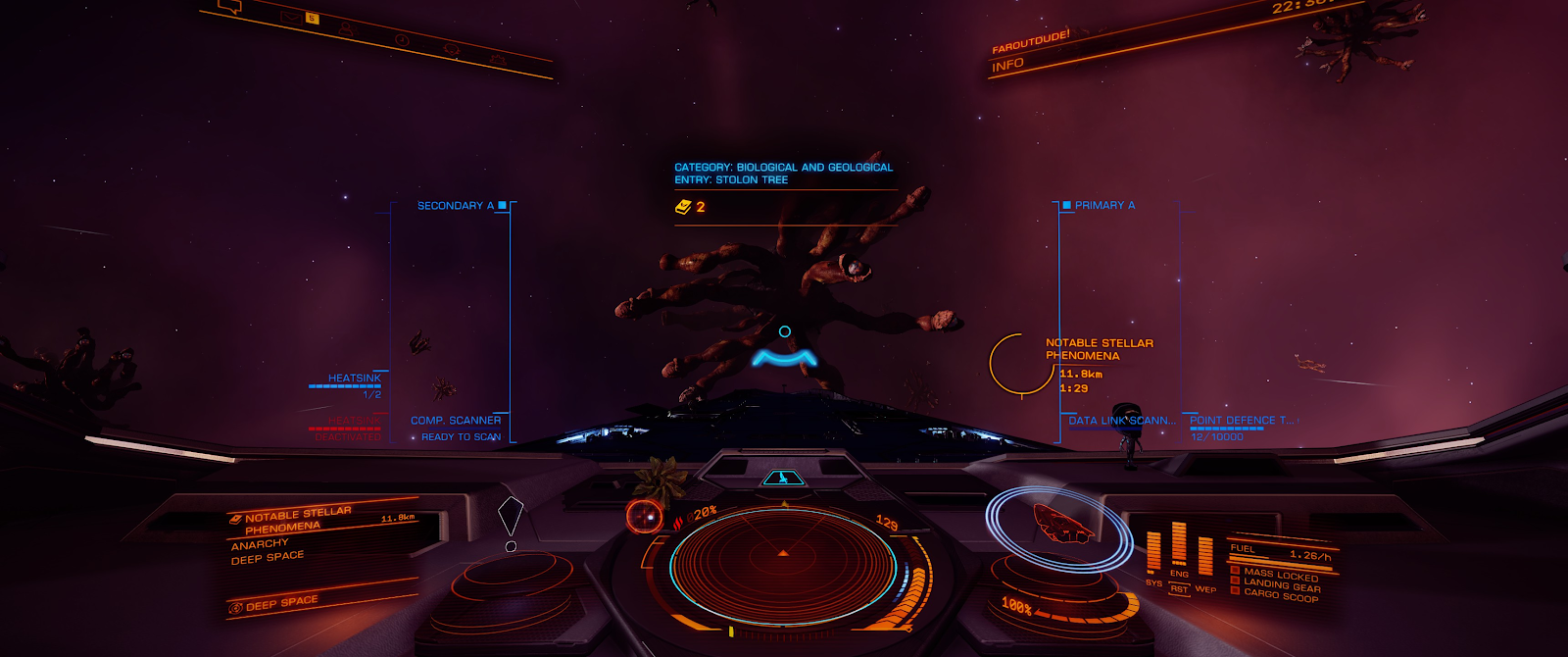This screenshot has width=1568, height=657.
Task: Open the Stolon Tree codex entry popup
Action: click(x=784, y=174)
